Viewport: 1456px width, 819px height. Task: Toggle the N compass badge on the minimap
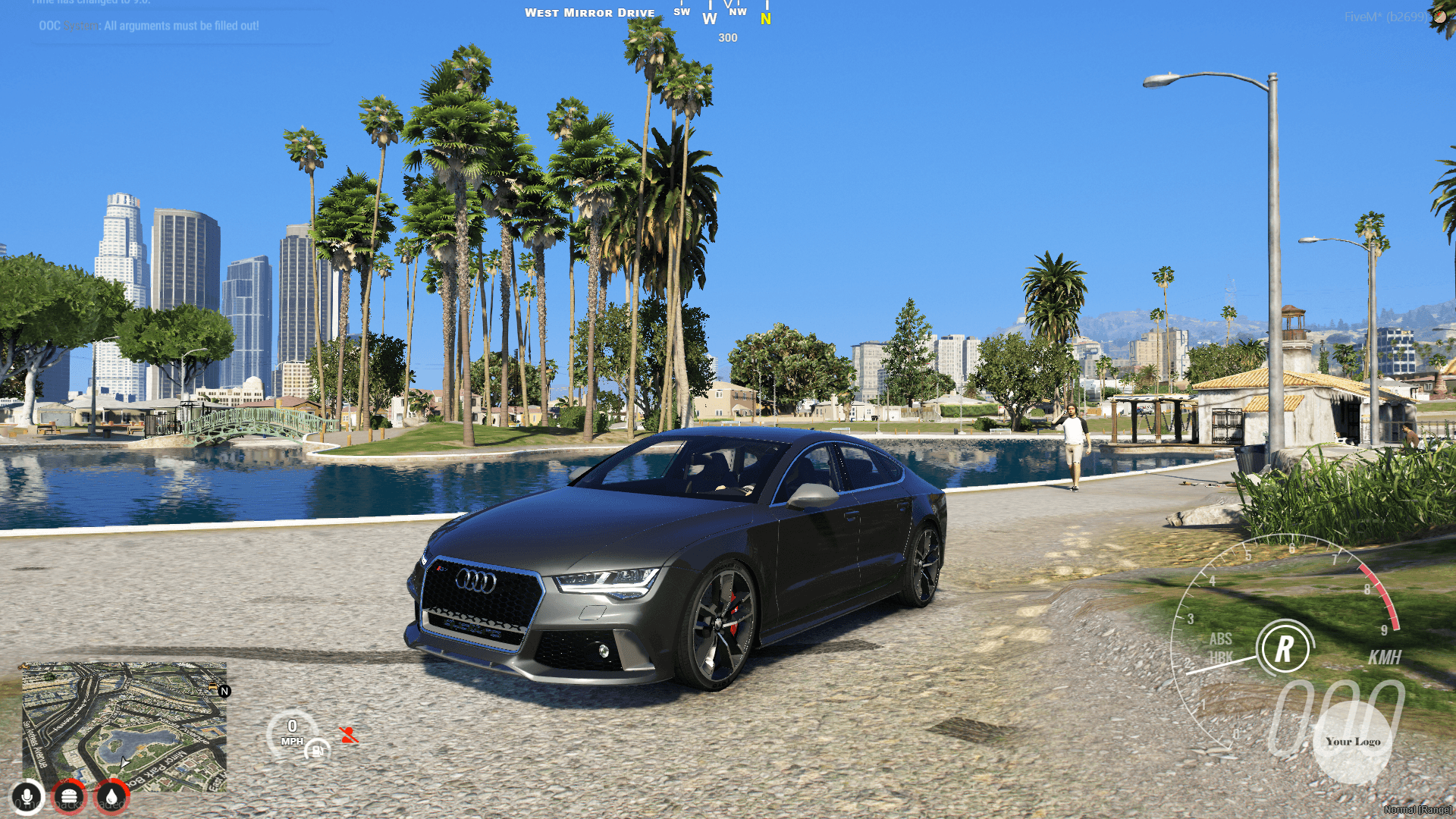[224, 691]
